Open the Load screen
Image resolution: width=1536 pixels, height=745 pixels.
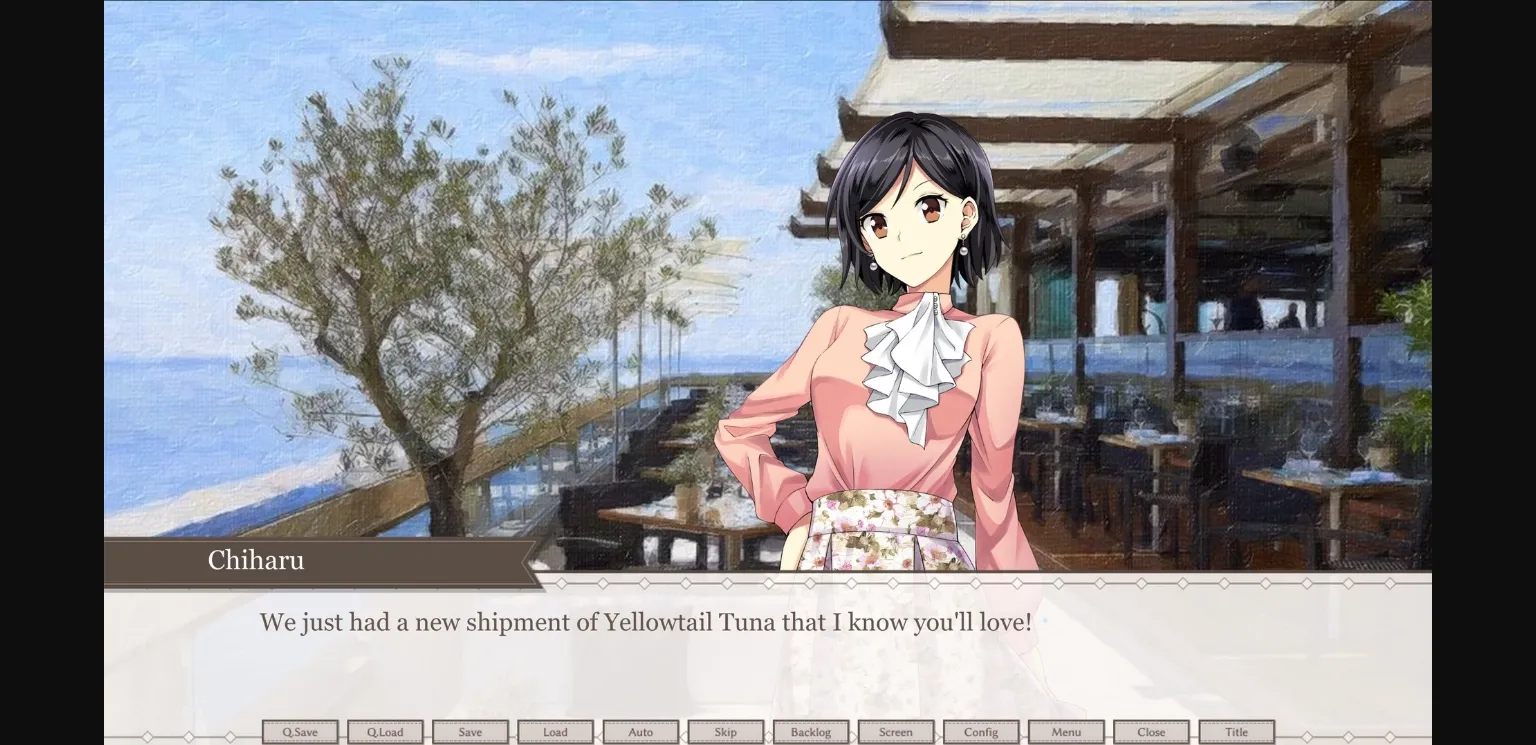555,731
